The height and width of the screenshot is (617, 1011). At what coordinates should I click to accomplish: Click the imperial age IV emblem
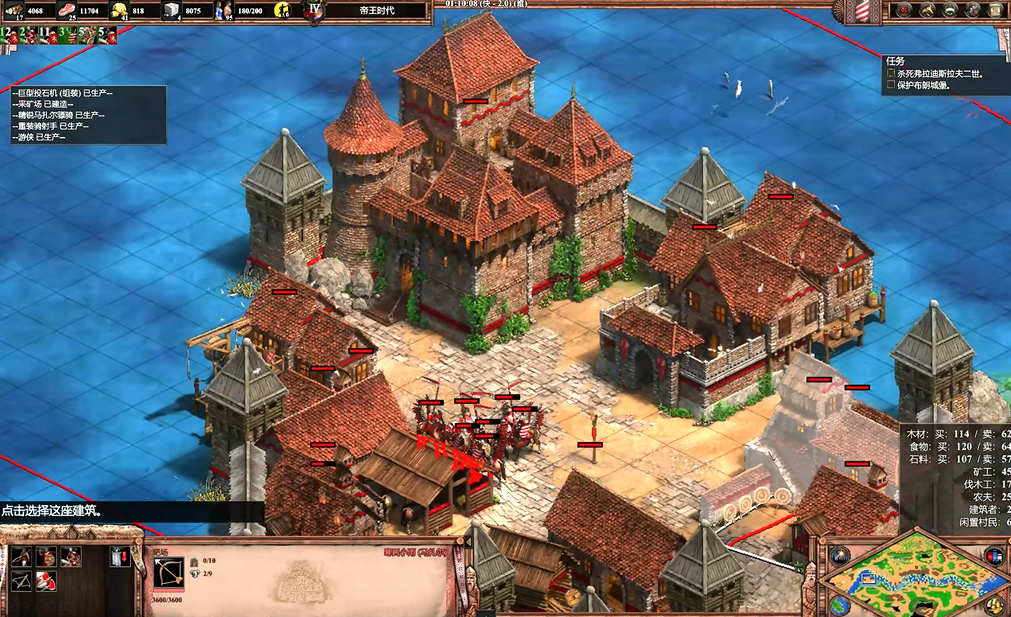[x=316, y=10]
